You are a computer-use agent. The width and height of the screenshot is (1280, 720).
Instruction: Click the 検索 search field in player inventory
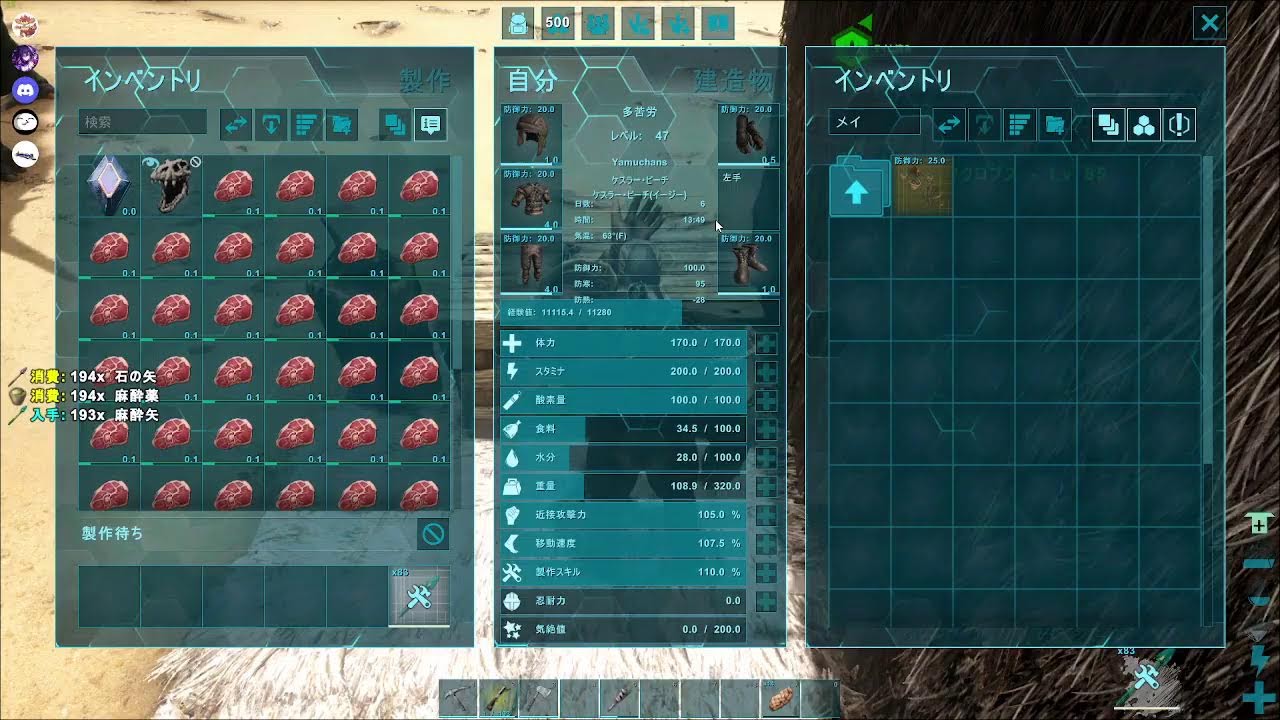click(x=142, y=122)
